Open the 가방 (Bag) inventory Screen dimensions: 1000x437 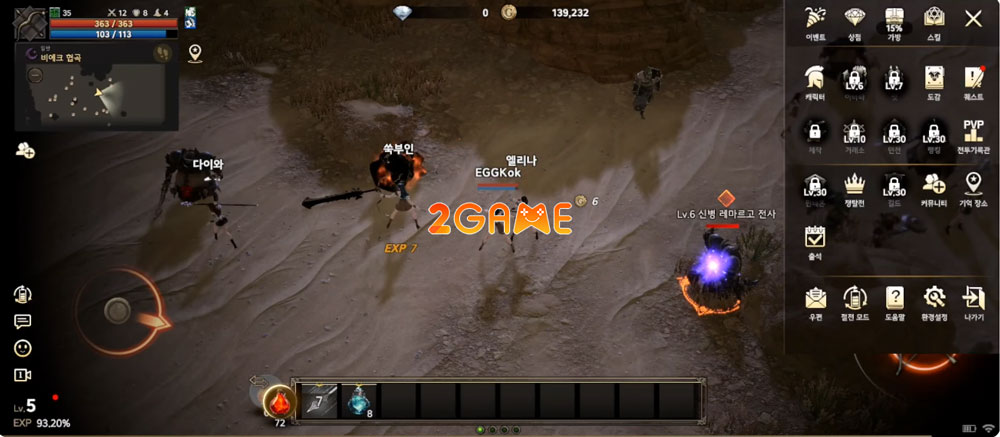tap(894, 20)
